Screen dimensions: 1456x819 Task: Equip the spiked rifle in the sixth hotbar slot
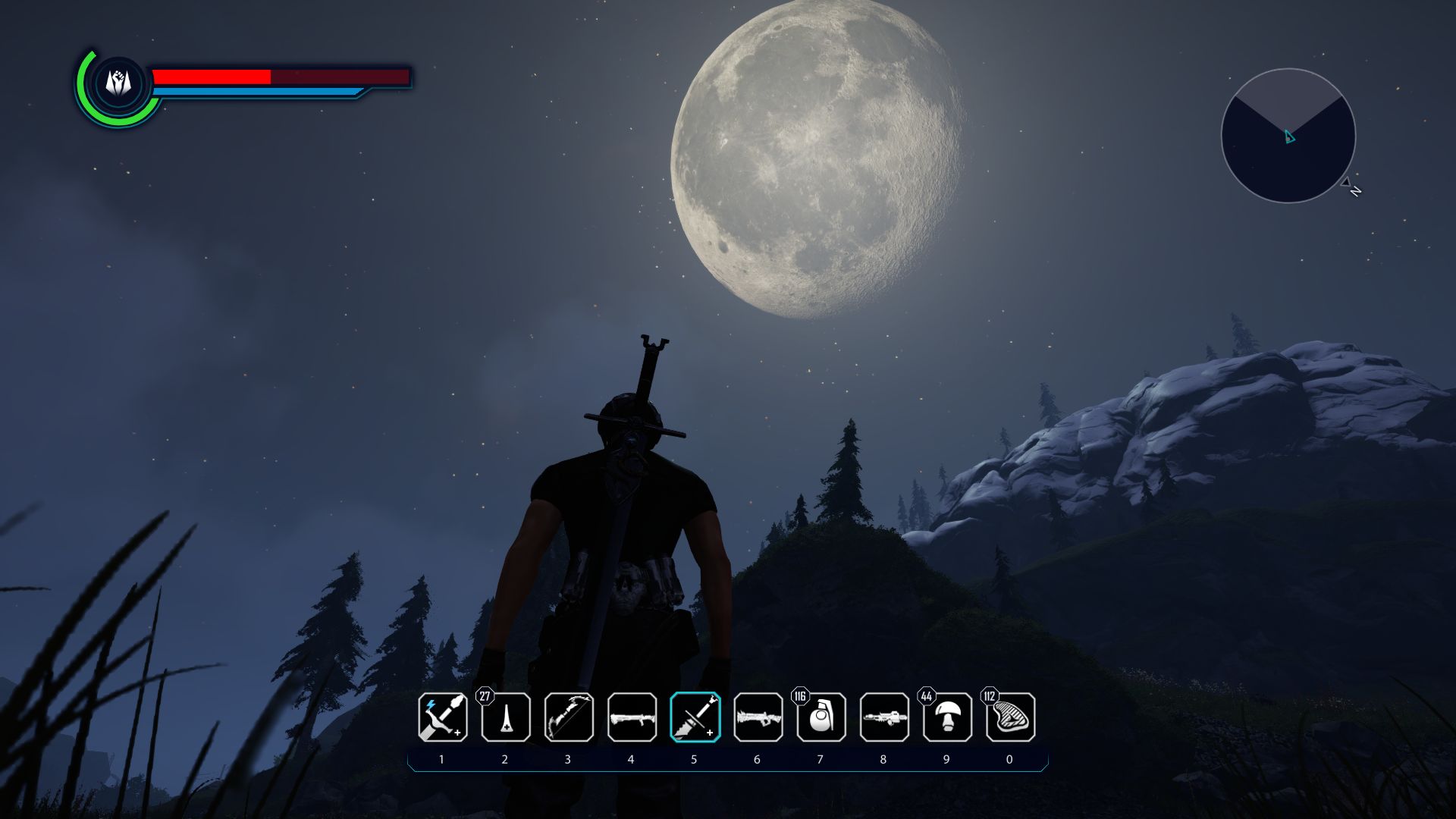click(x=758, y=717)
